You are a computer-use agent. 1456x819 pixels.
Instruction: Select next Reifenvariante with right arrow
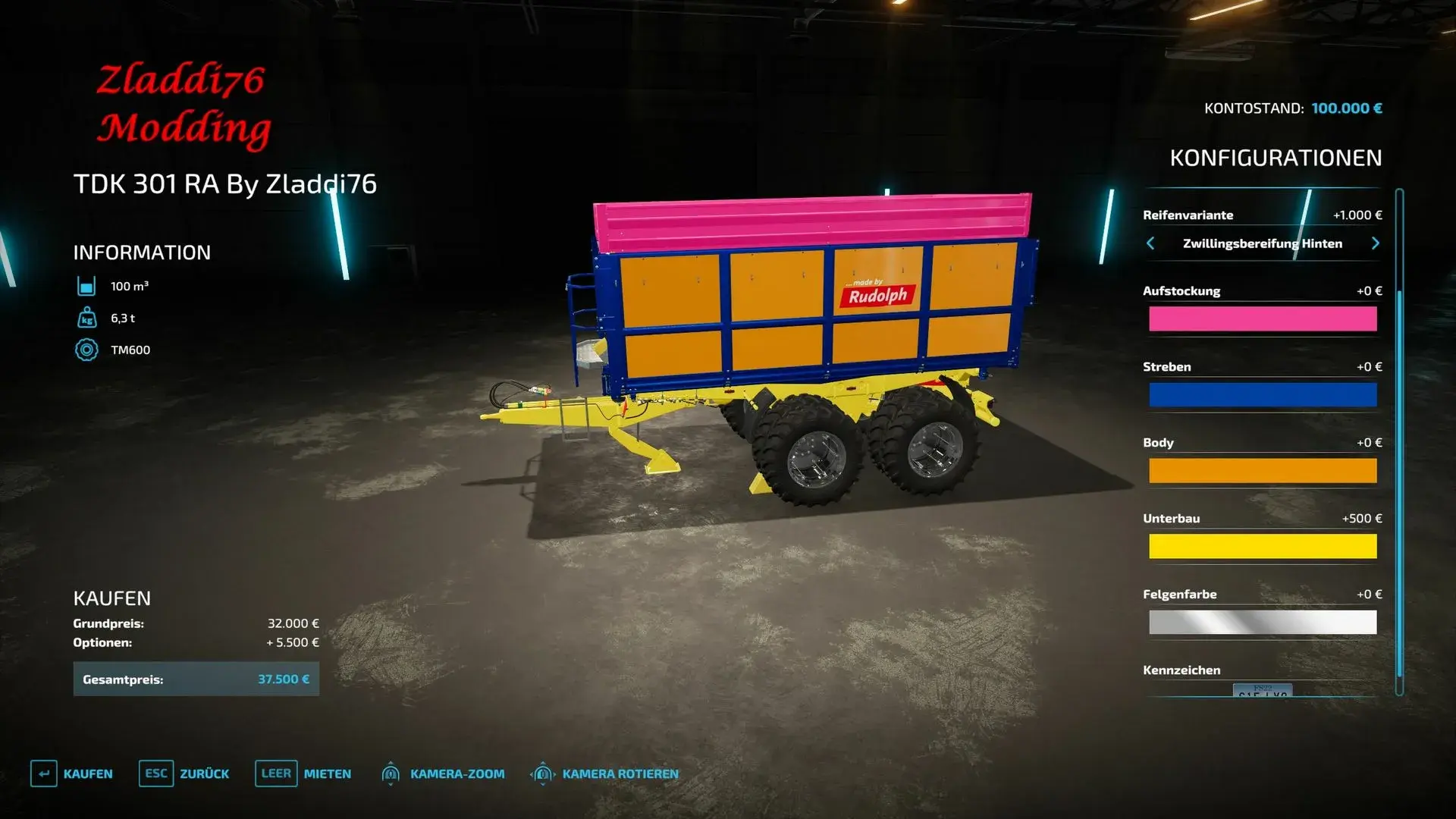1375,243
